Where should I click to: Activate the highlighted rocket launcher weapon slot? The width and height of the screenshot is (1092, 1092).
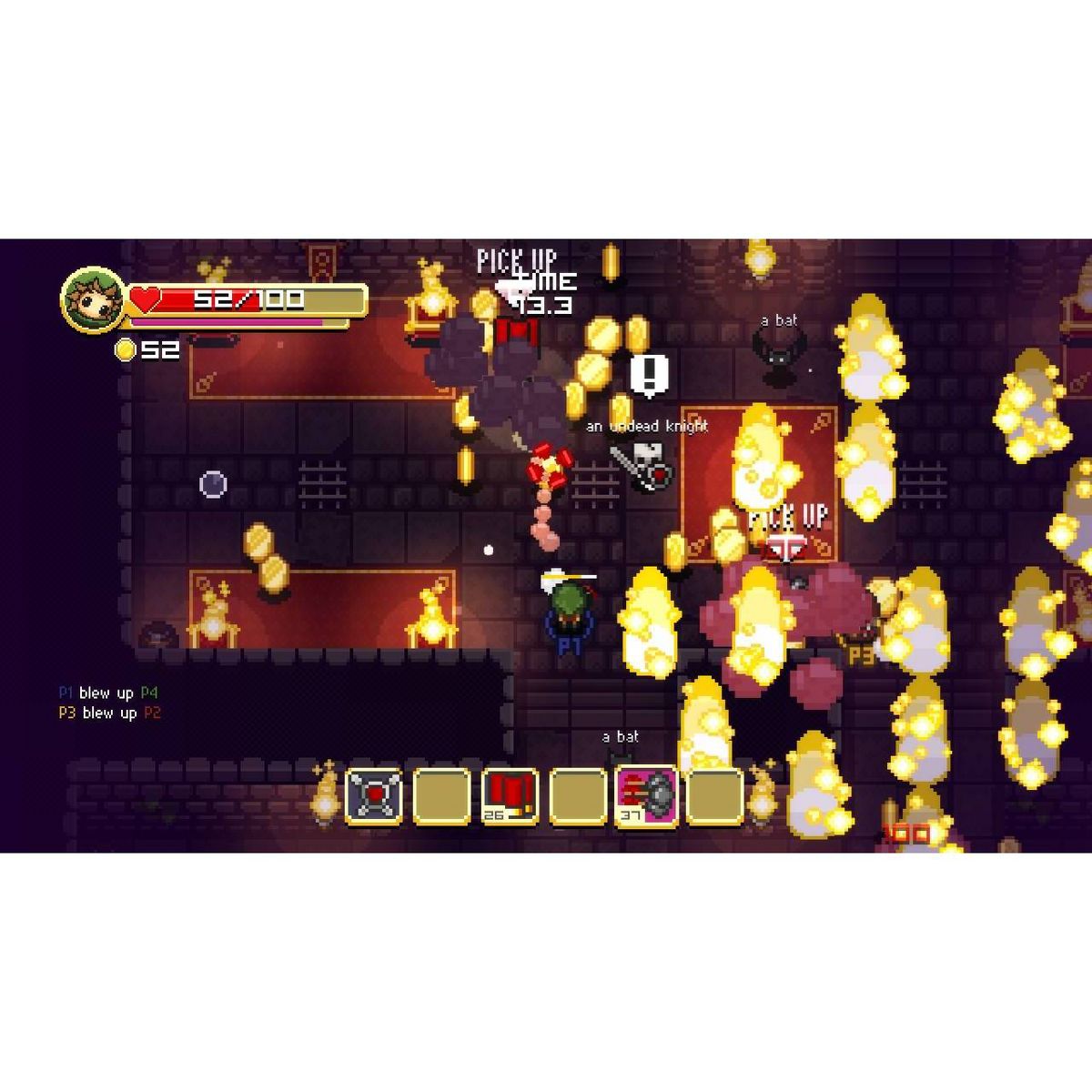point(646,795)
